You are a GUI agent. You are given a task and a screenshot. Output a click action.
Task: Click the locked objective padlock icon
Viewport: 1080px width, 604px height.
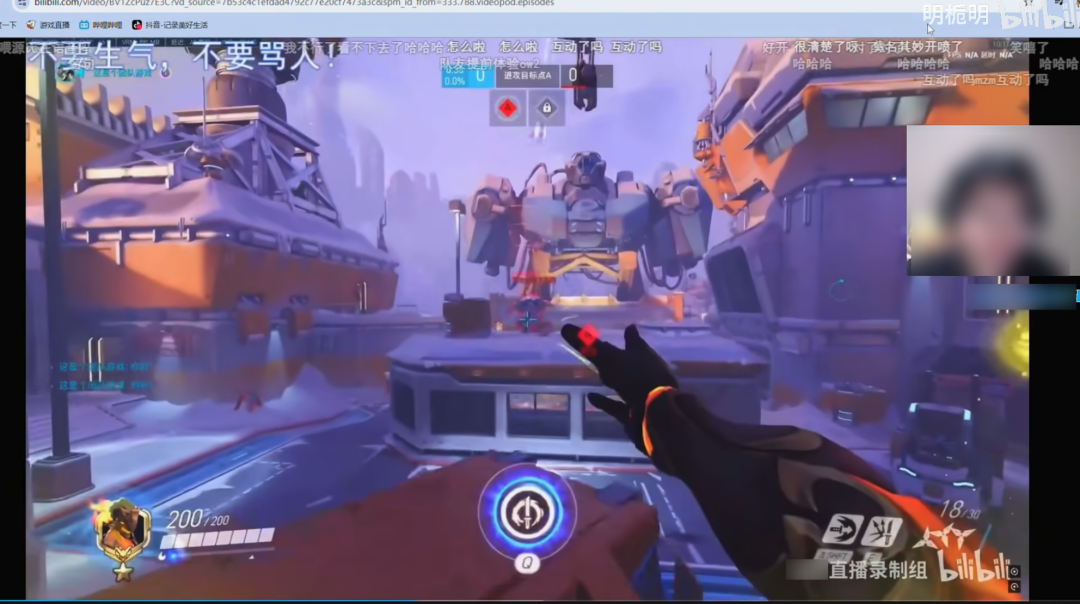coord(546,107)
